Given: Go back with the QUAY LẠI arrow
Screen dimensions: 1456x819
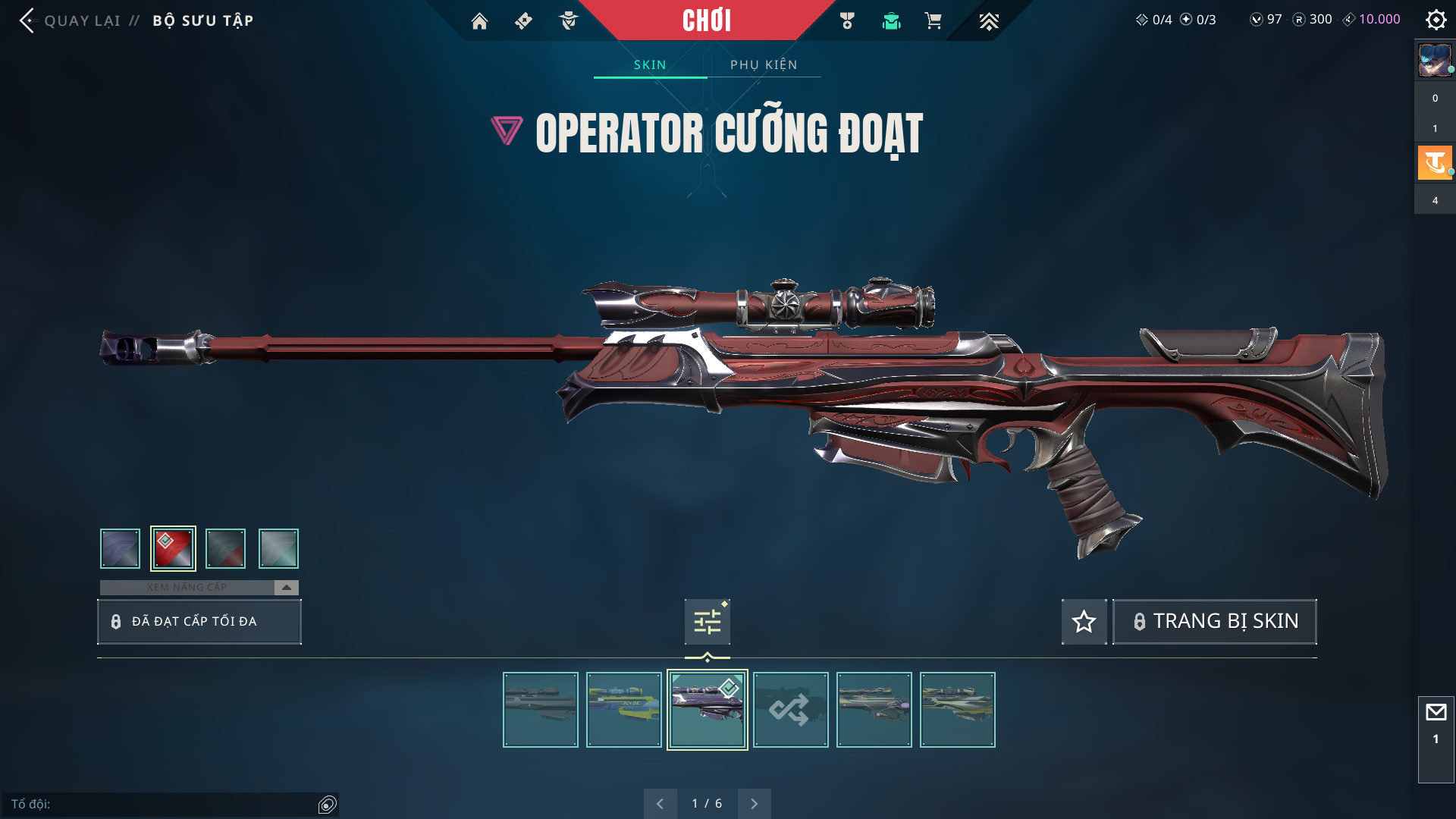Looking at the screenshot, I should (28, 20).
